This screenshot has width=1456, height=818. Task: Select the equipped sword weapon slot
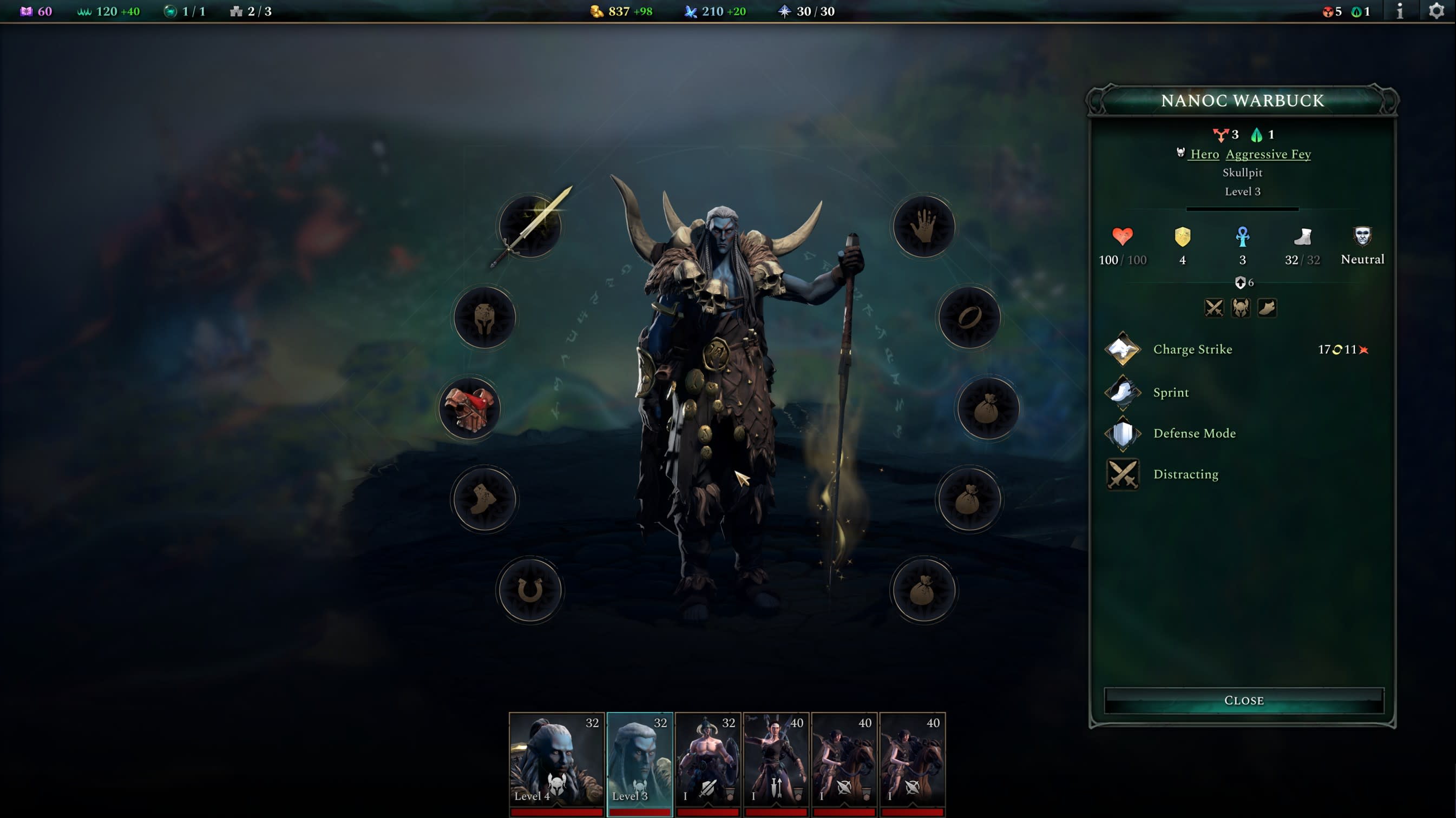click(x=529, y=227)
